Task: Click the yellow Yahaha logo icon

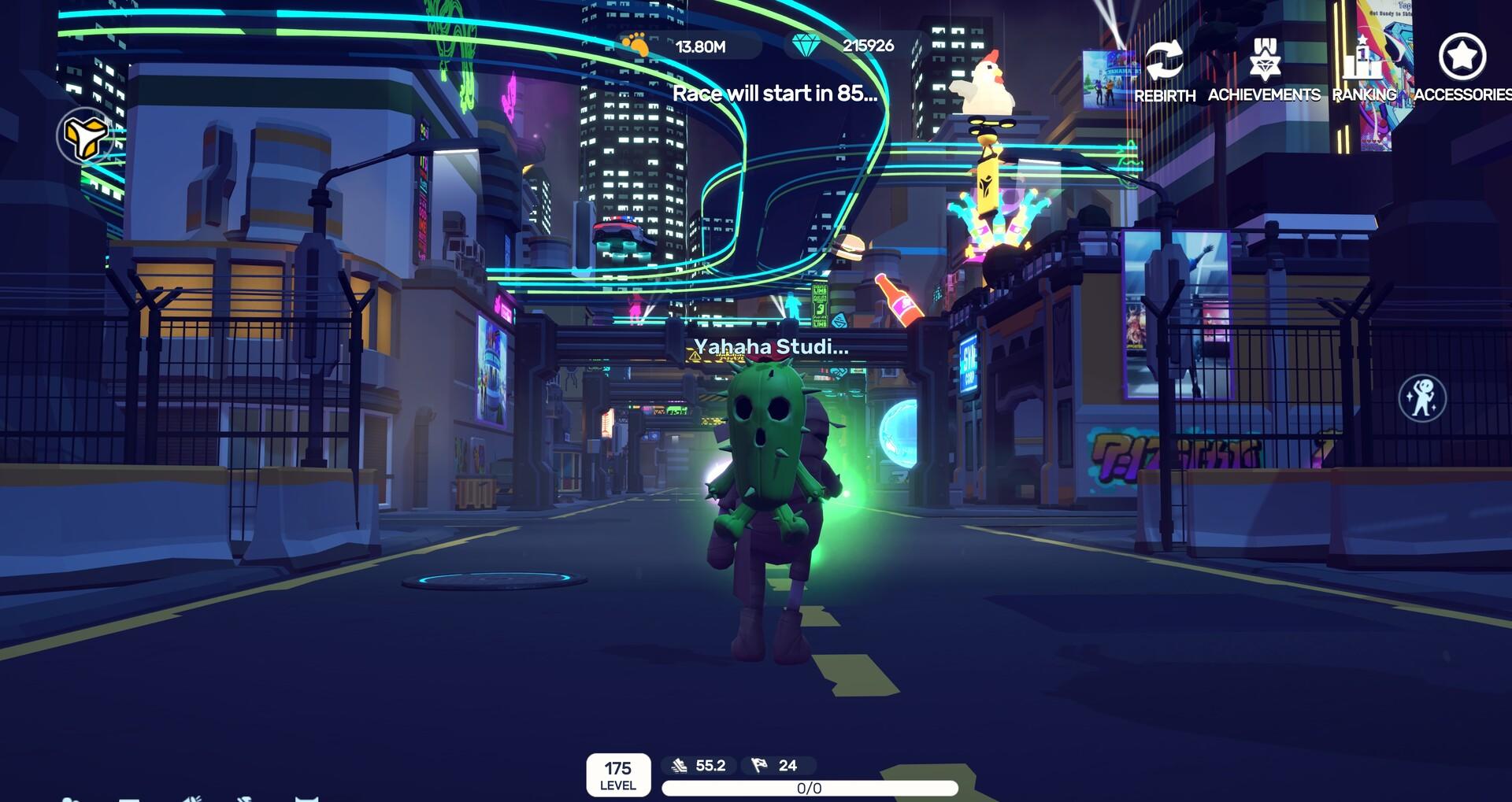Action: point(84,137)
